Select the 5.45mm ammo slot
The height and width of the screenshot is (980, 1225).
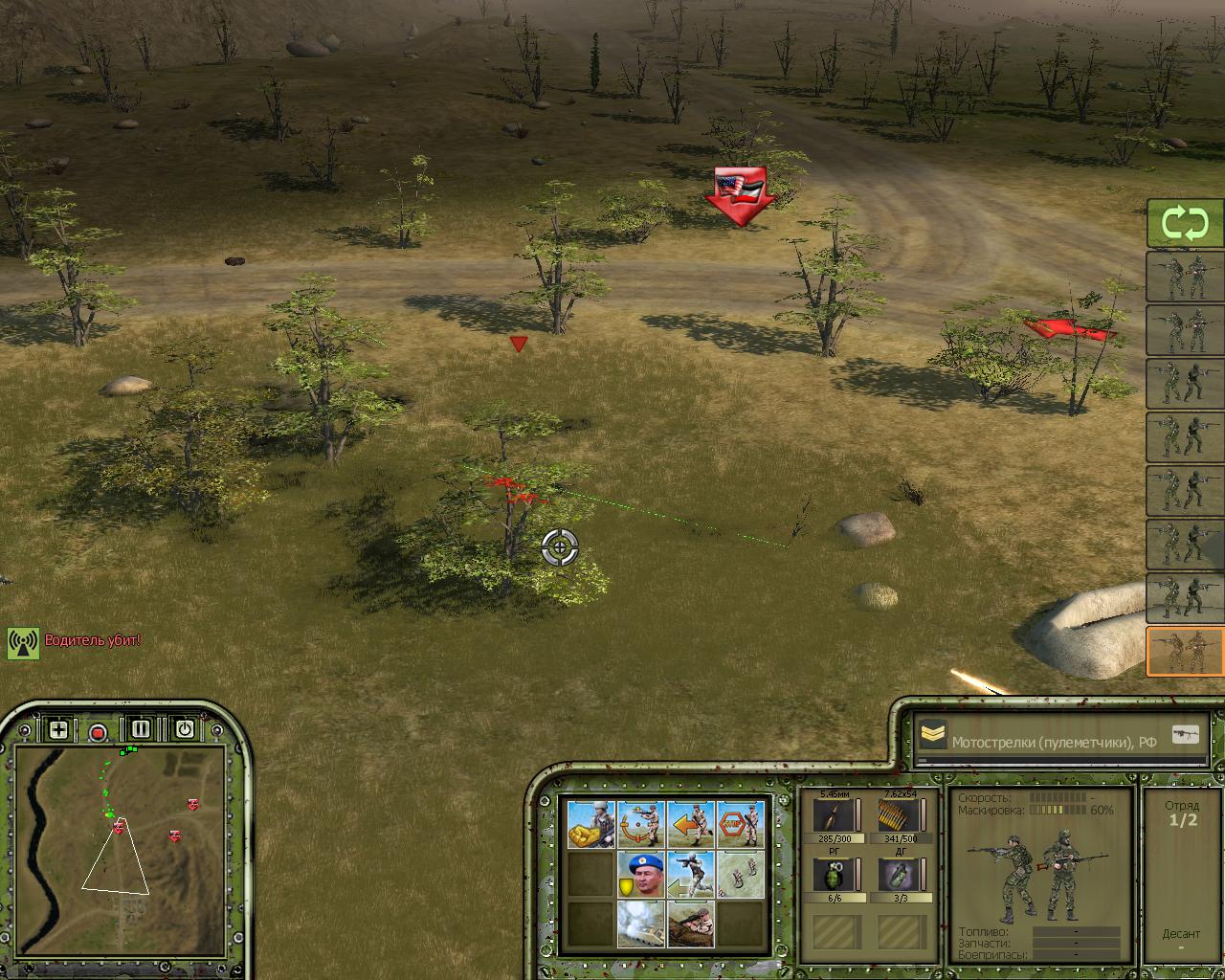[828, 816]
